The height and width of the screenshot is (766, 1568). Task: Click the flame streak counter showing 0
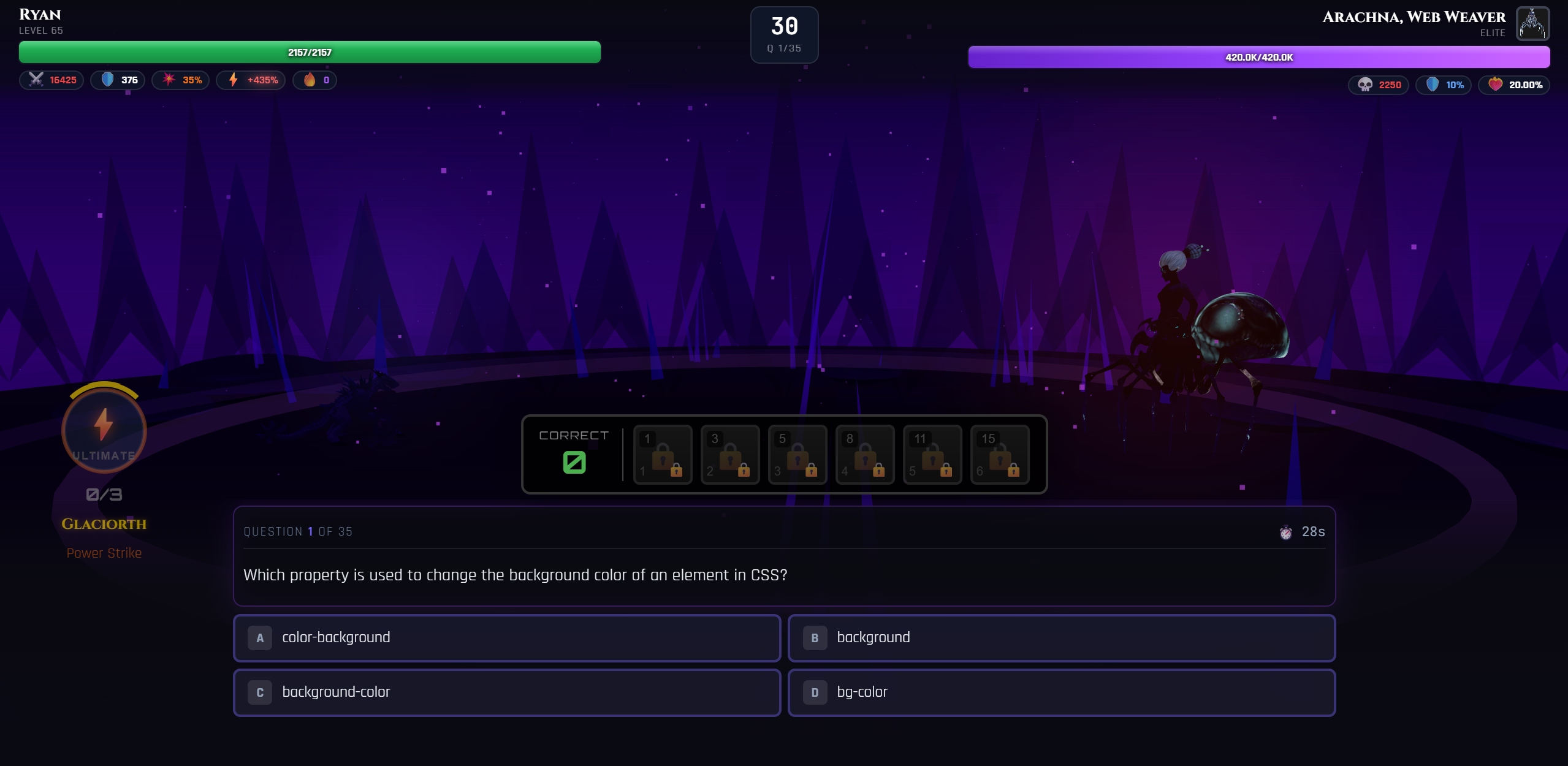coord(315,80)
